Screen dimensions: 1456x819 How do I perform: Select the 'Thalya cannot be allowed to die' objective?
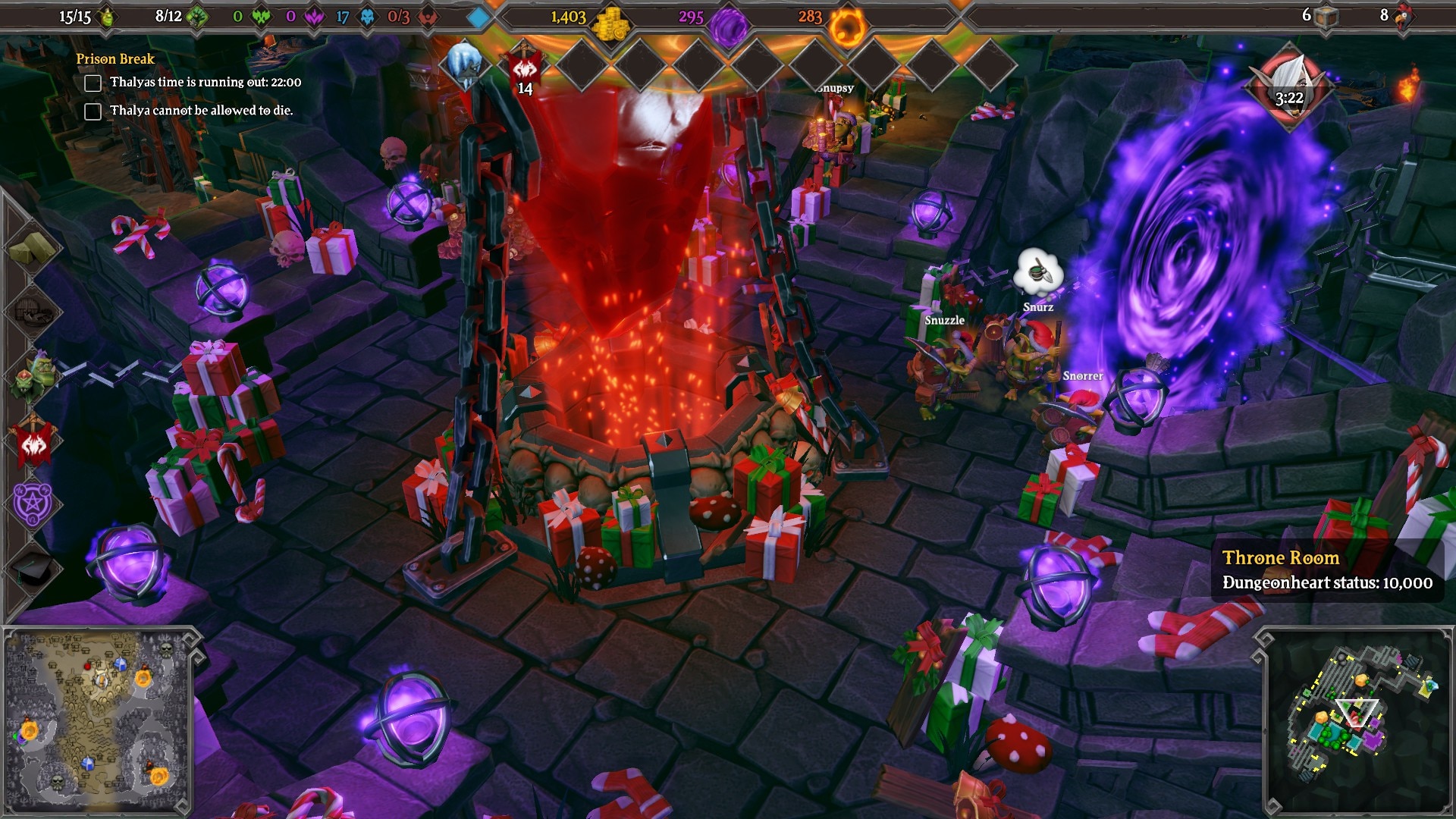coord(201,111)
